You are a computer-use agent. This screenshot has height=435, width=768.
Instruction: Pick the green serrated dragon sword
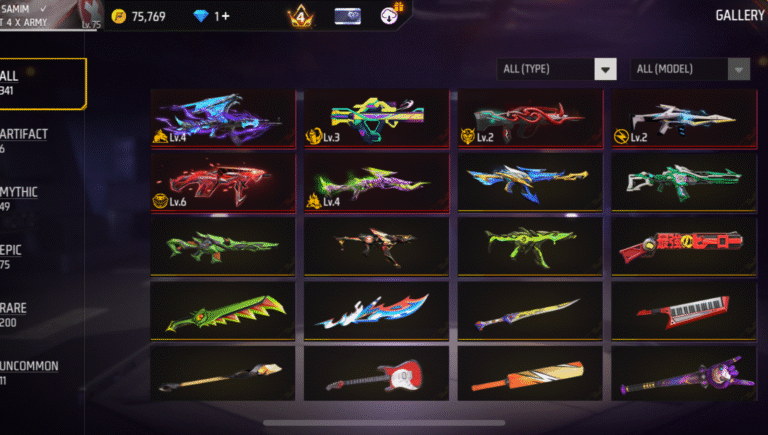point(223,311)
